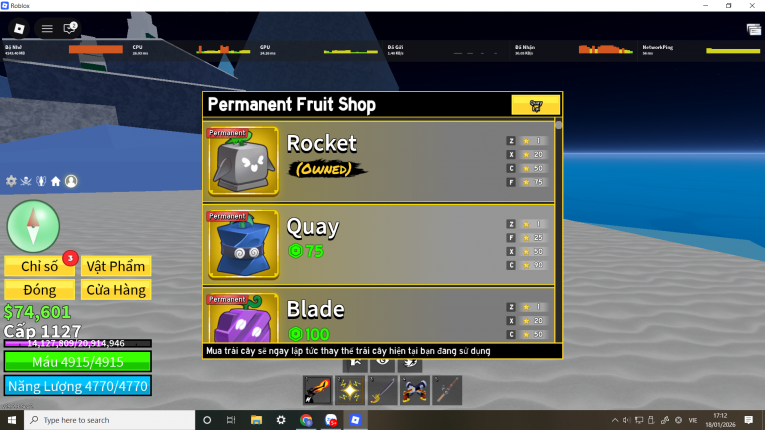Click the Đóng button
Image resolution: width=765 pixels, height=430 pixels.
click(40, 290)
